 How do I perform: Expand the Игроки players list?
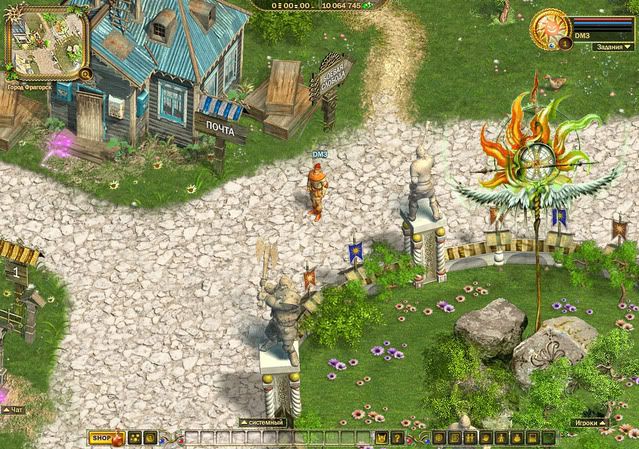coord(591,423)
